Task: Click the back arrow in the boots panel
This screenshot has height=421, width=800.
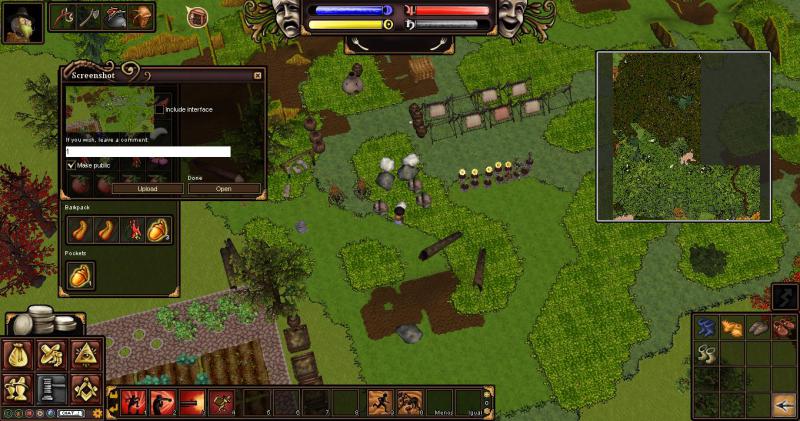Action: [784, 404]
